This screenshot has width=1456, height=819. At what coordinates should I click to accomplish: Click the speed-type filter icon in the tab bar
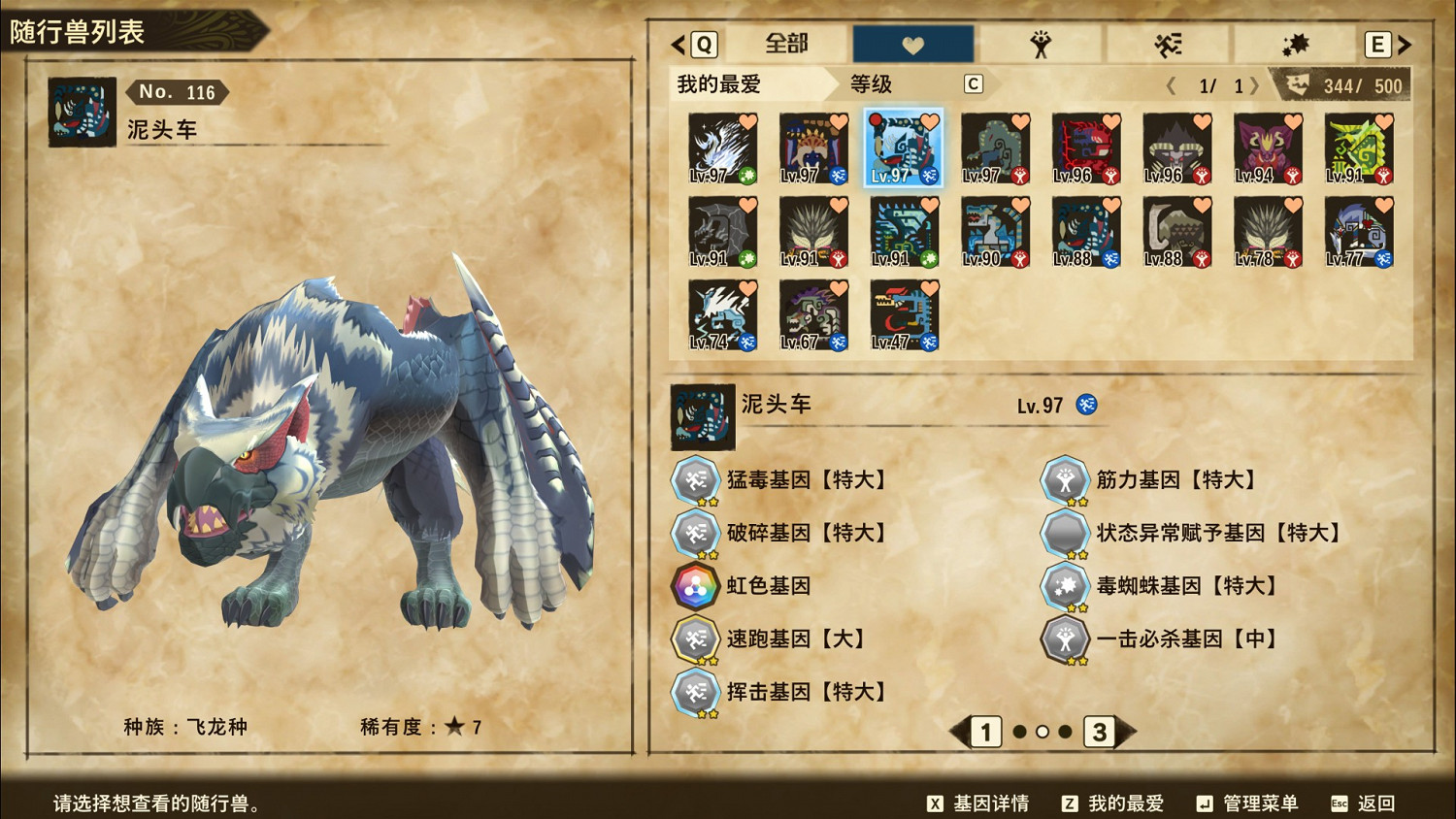(x=1167, y=43)
